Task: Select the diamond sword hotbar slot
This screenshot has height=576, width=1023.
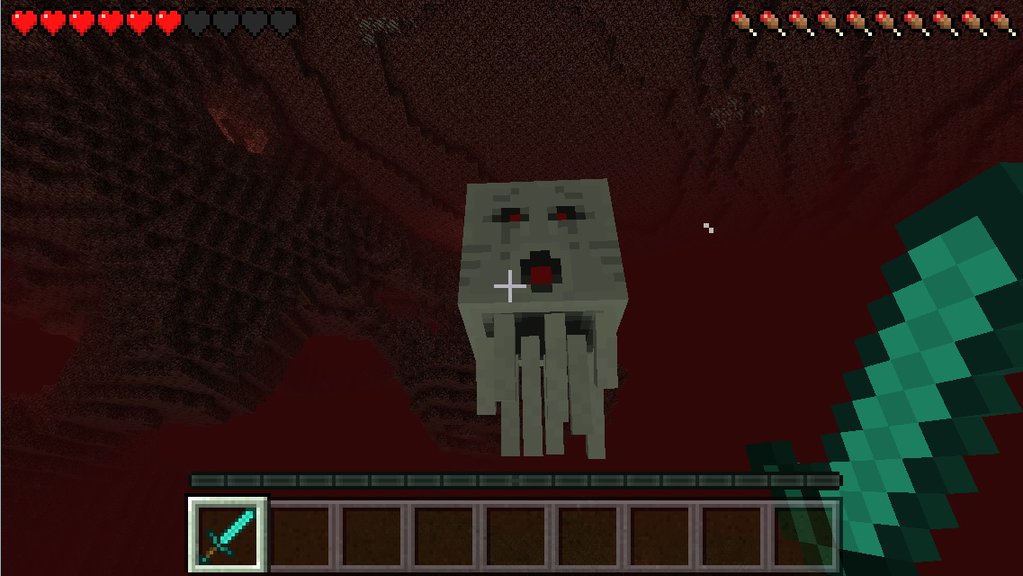Action: (228, 534)
